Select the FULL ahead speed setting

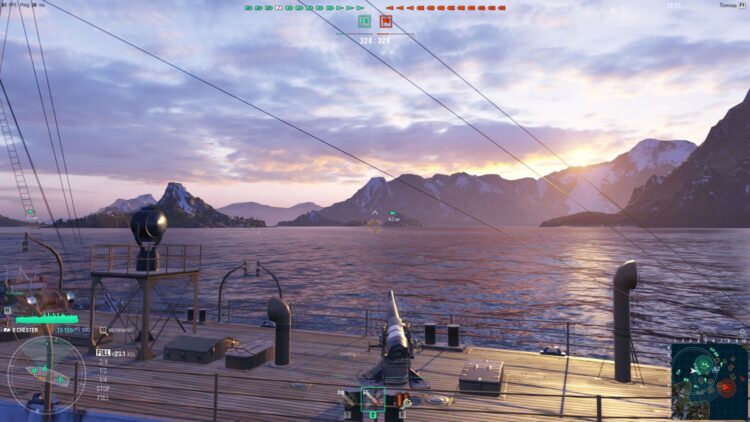click(x=103, y=352)
